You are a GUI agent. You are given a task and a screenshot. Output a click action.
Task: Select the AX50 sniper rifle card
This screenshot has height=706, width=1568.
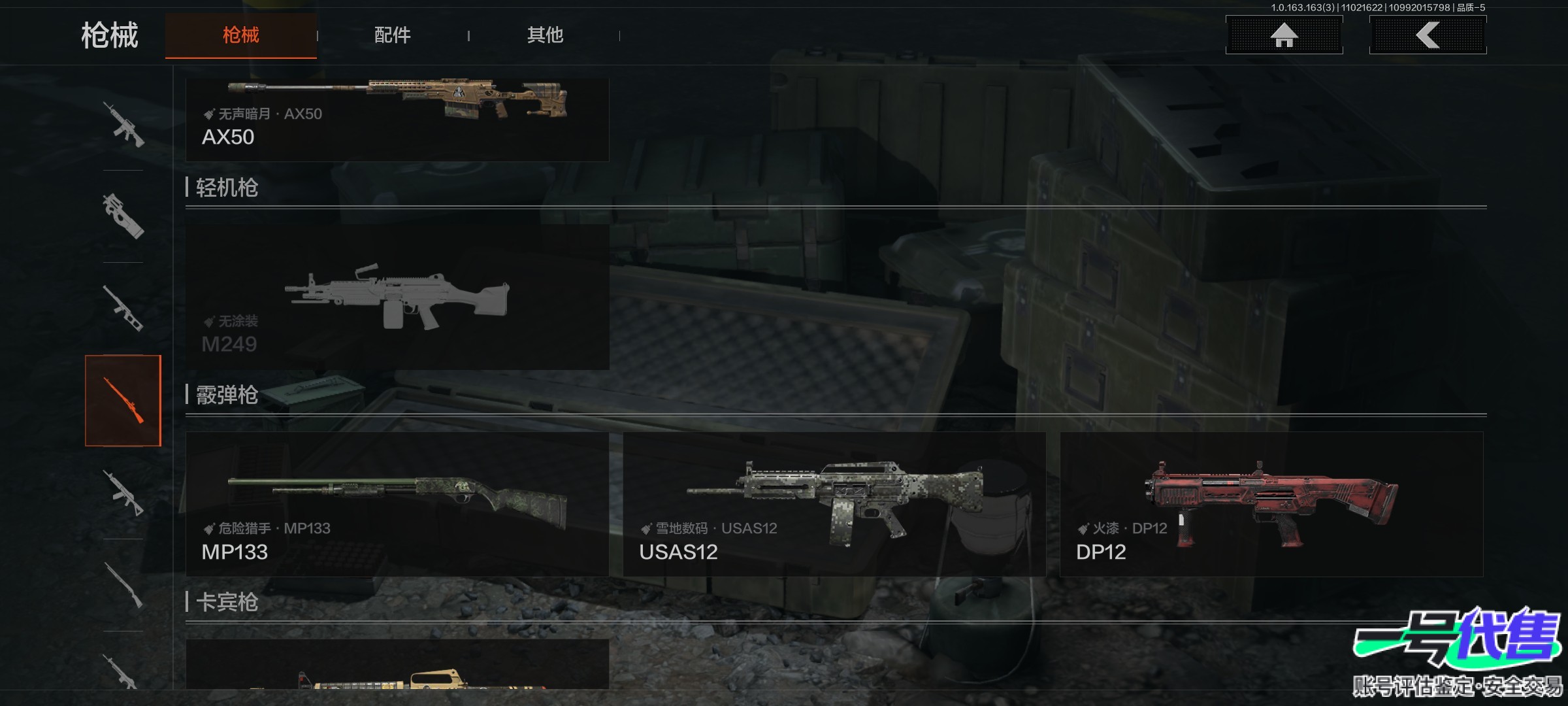(x=397, y=120)
